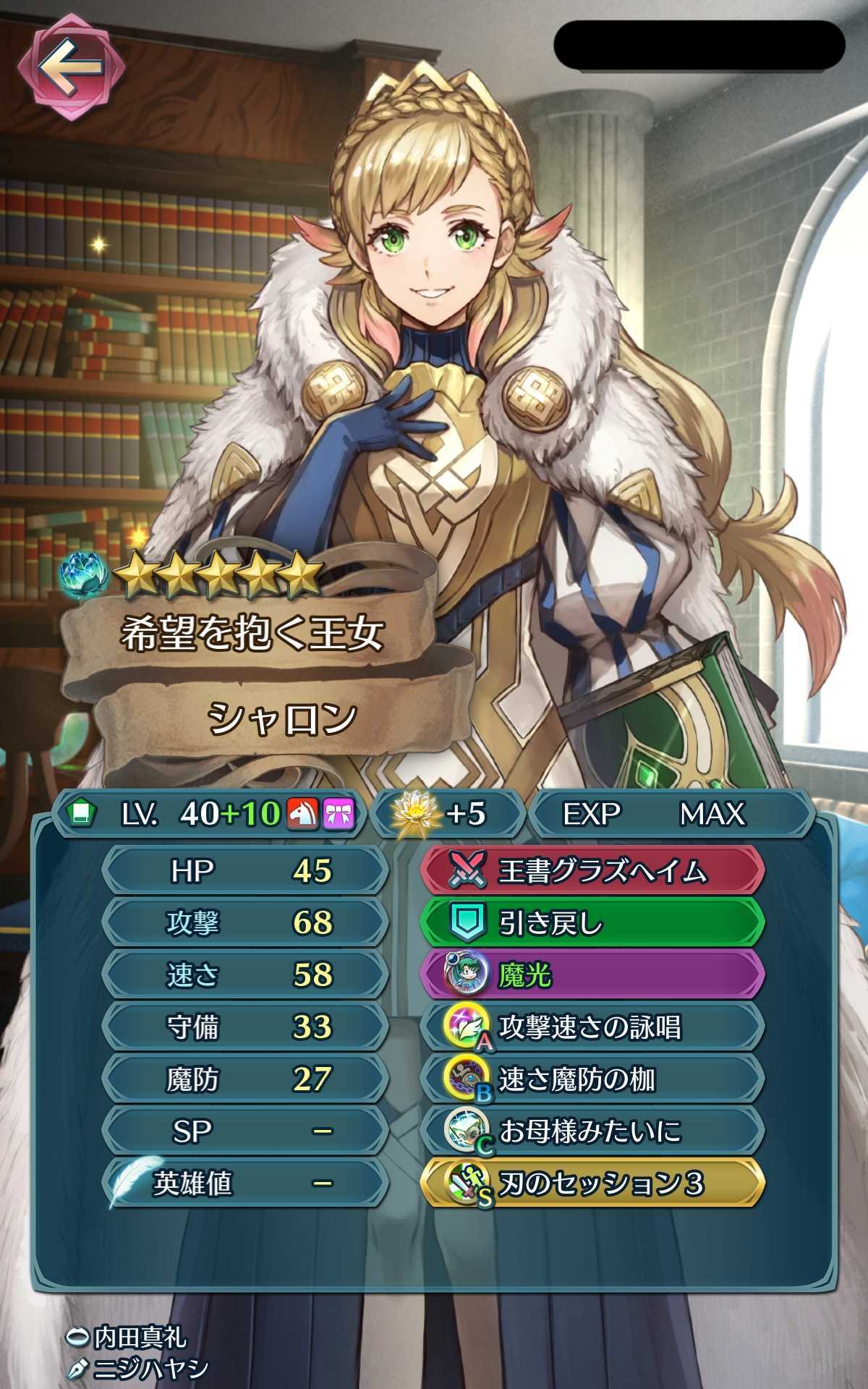Tap the SP stat row
The width and height of the screenshot is (868, 1389).
click(244, 1131)
